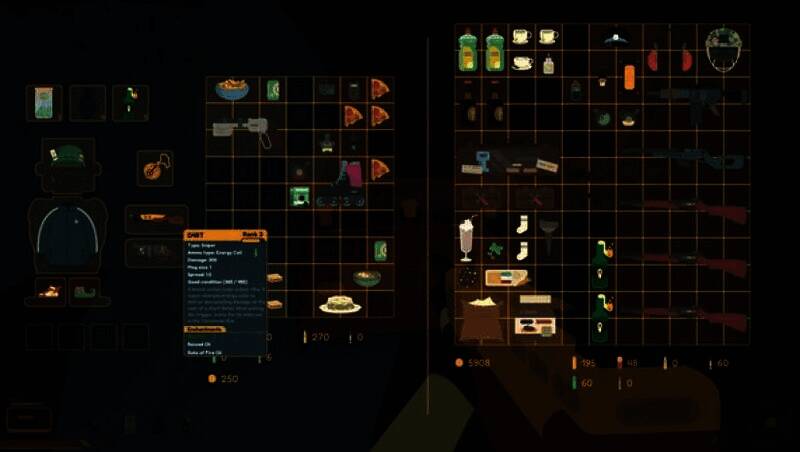Click the small glass jar in the stash
The width and height of the screenshot is (800, 452).
pos(548,66)
